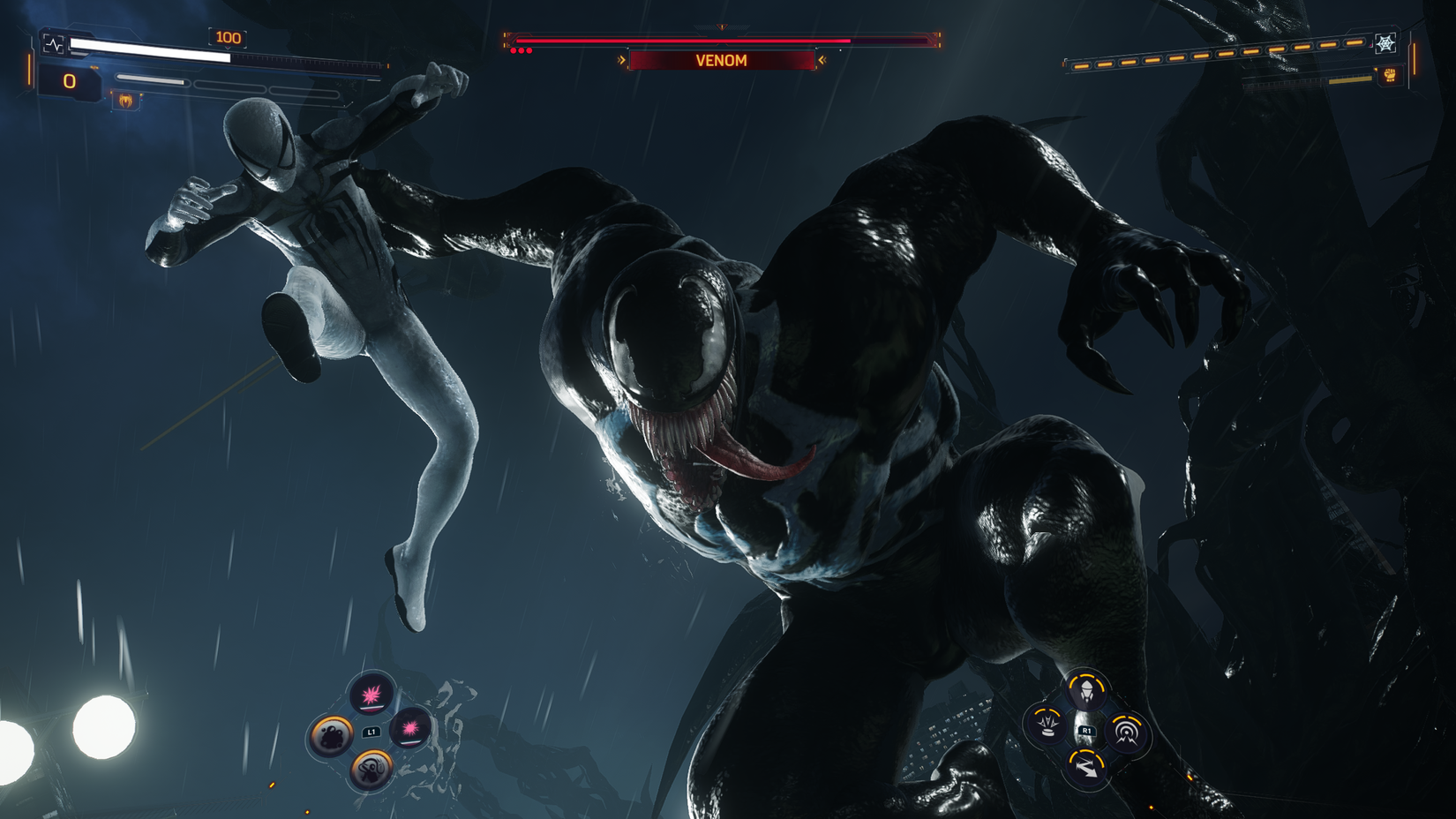Click the fist icon on the right HUD bar

point(1390,75)
